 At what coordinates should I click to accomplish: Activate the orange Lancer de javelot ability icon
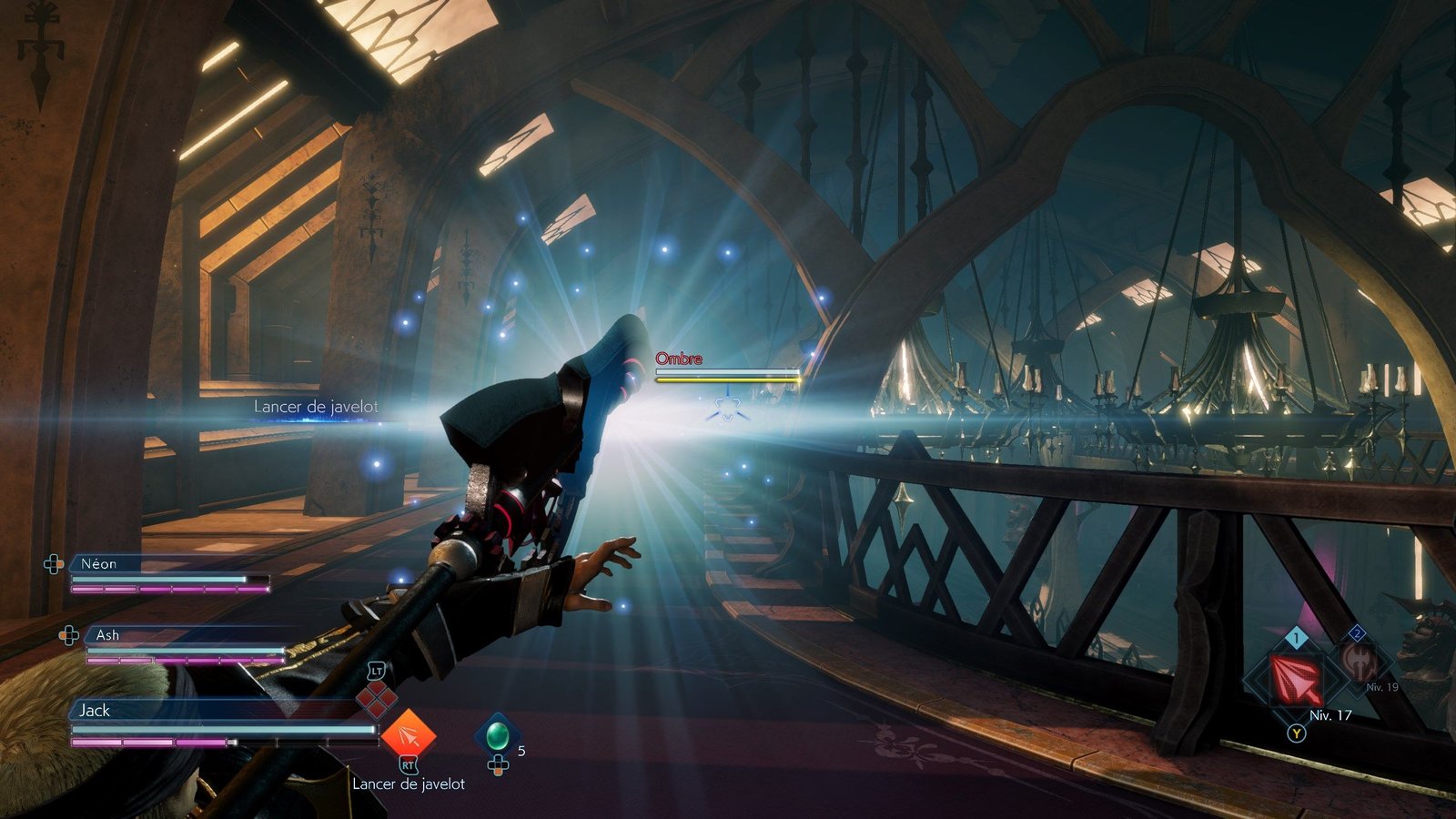(408, 735)
